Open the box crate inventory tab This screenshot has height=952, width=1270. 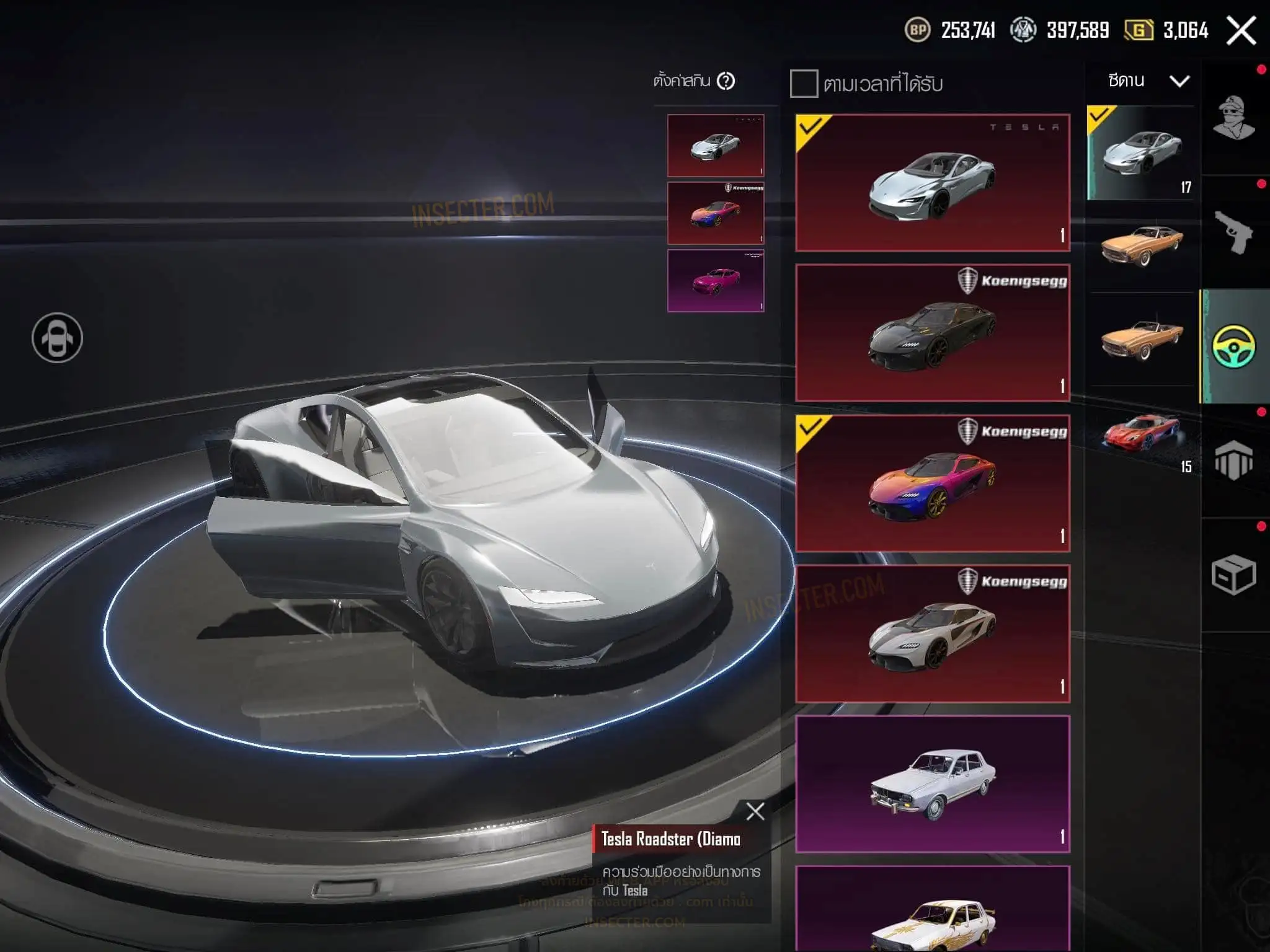point(1234,575)
